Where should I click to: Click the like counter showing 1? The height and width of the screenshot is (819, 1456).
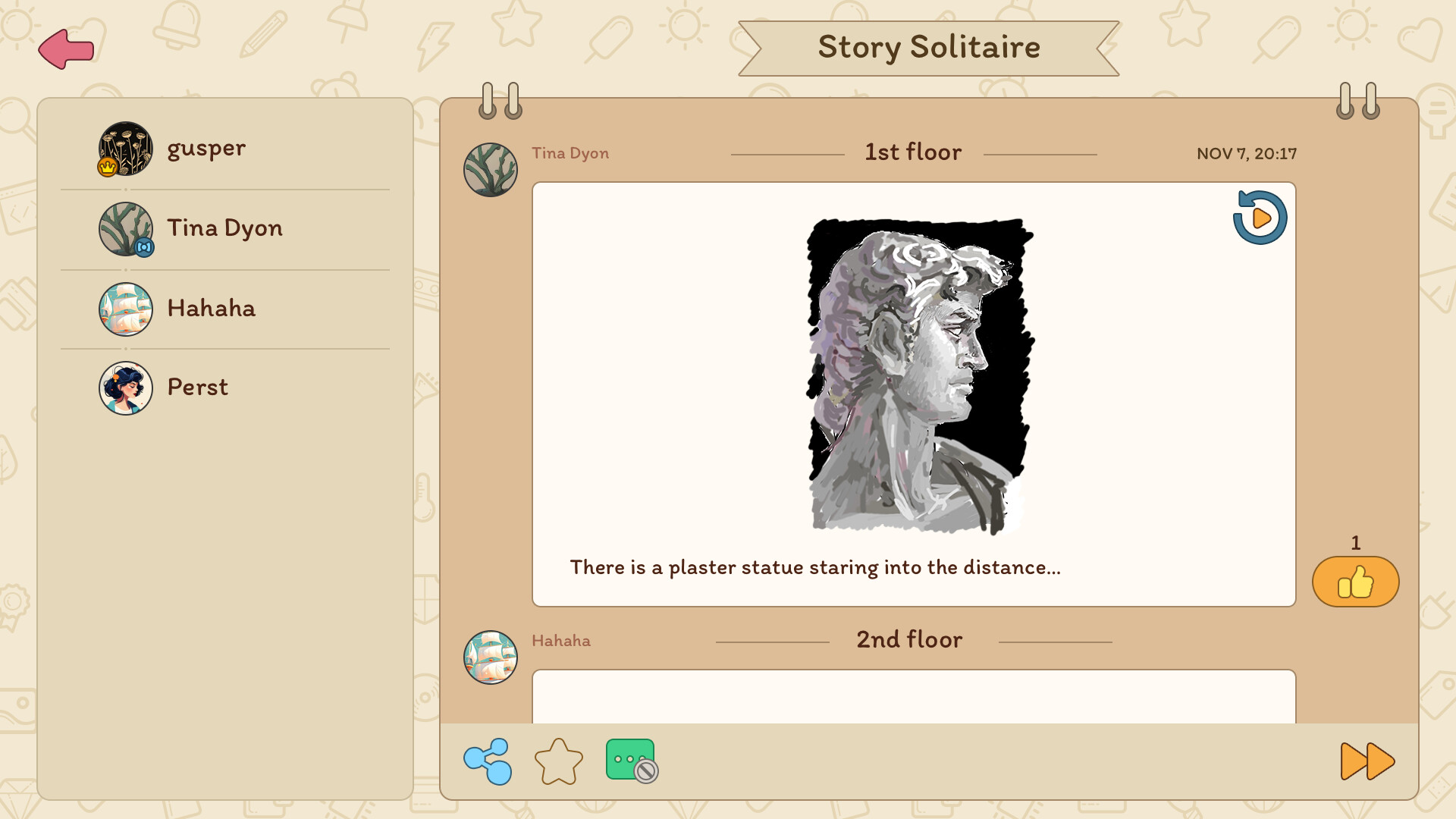[x=1354, y=543]
